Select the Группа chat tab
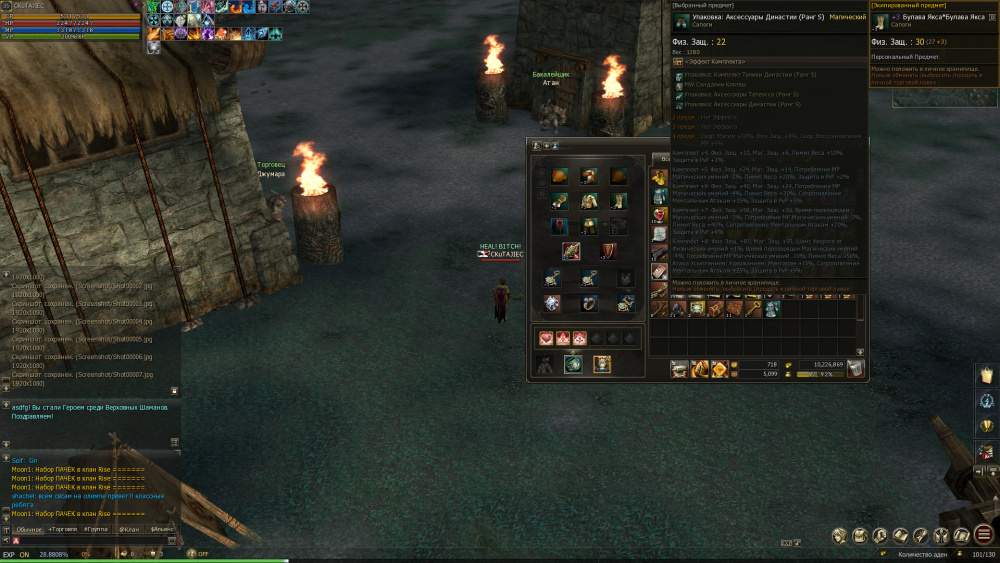Screen dimensions: 1000x563 tap(96, 528)
